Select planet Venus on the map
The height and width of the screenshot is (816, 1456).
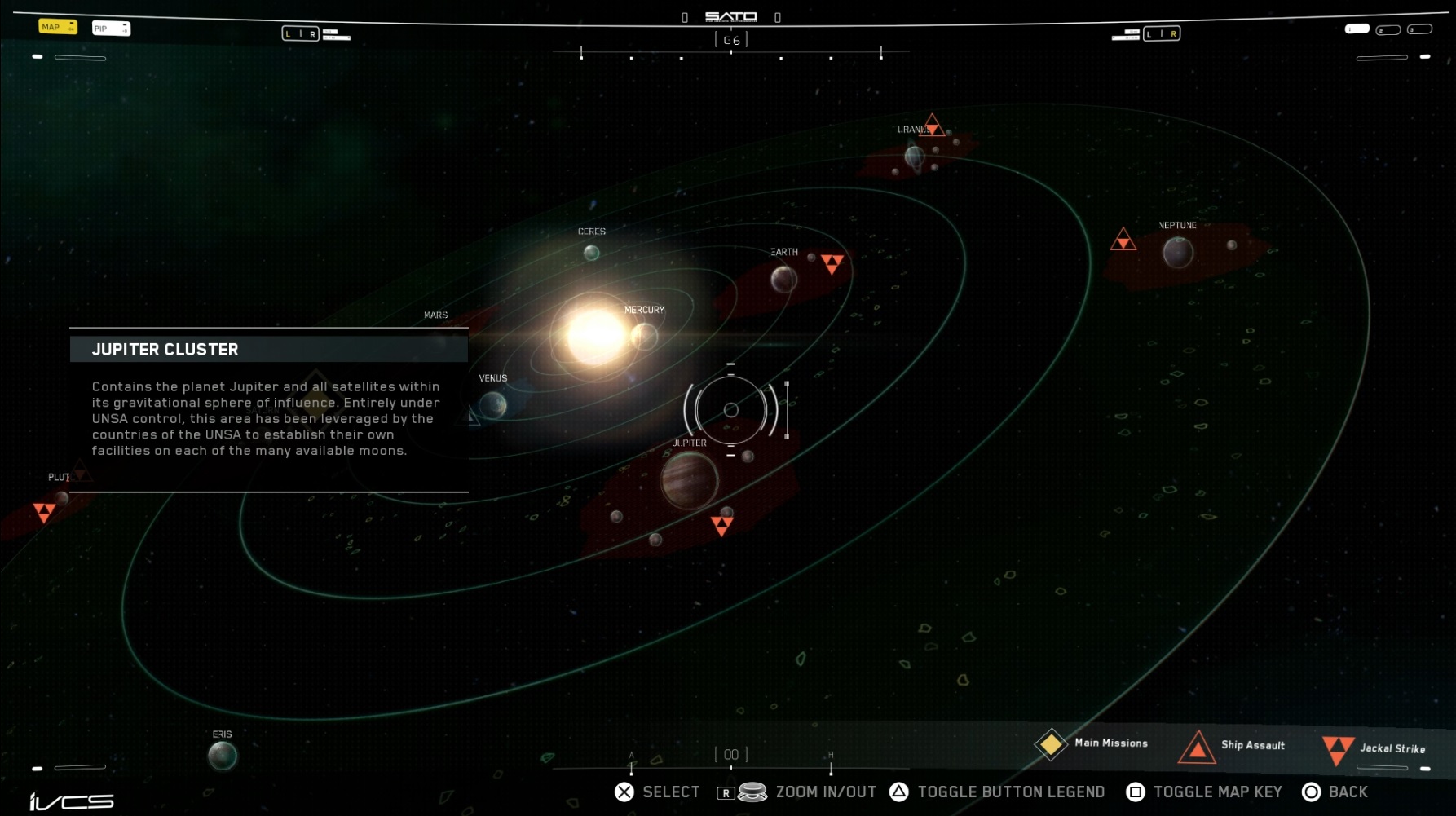[x=492, y=404]
